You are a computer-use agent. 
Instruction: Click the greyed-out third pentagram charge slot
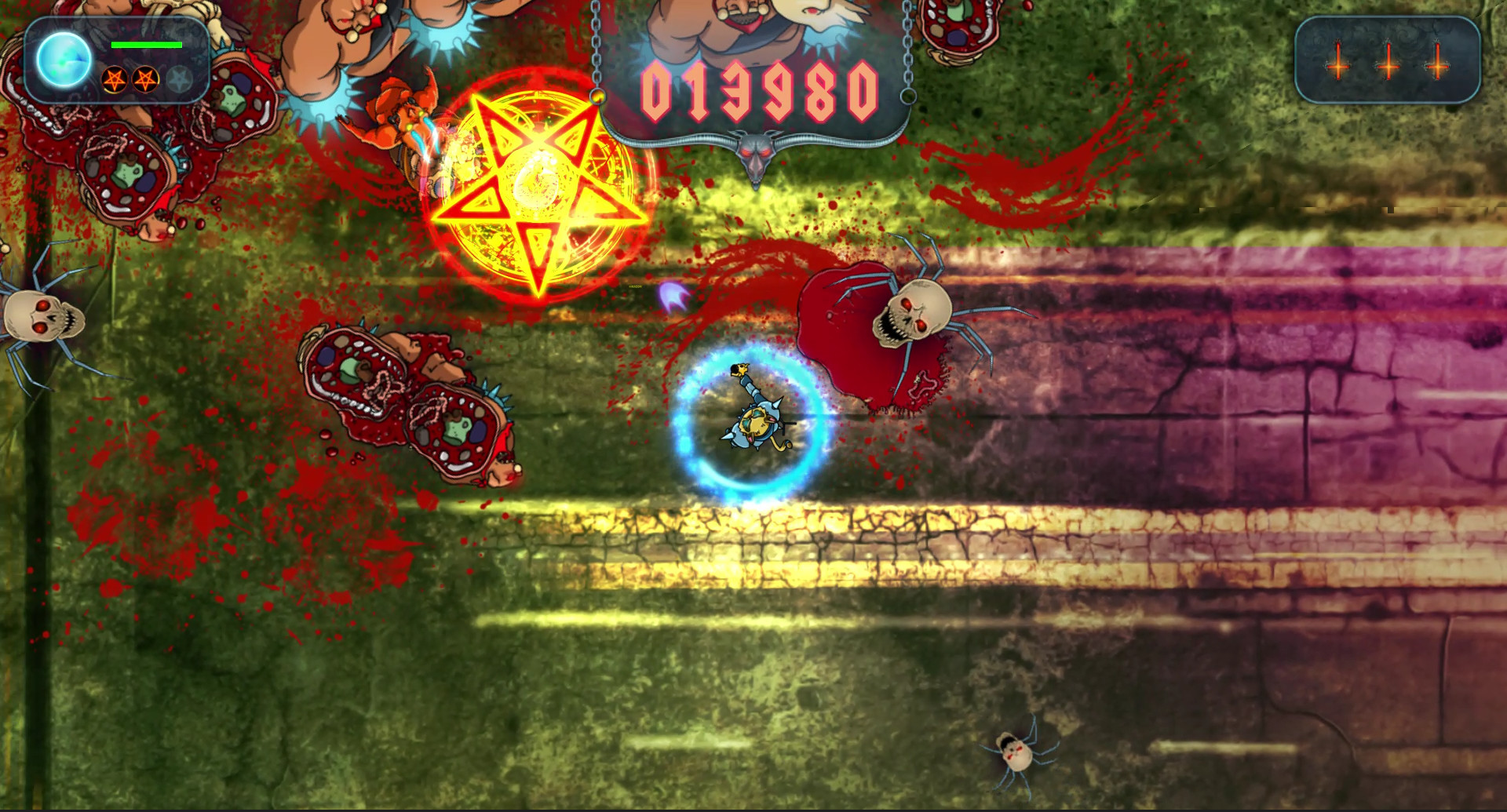pos(180,77)
